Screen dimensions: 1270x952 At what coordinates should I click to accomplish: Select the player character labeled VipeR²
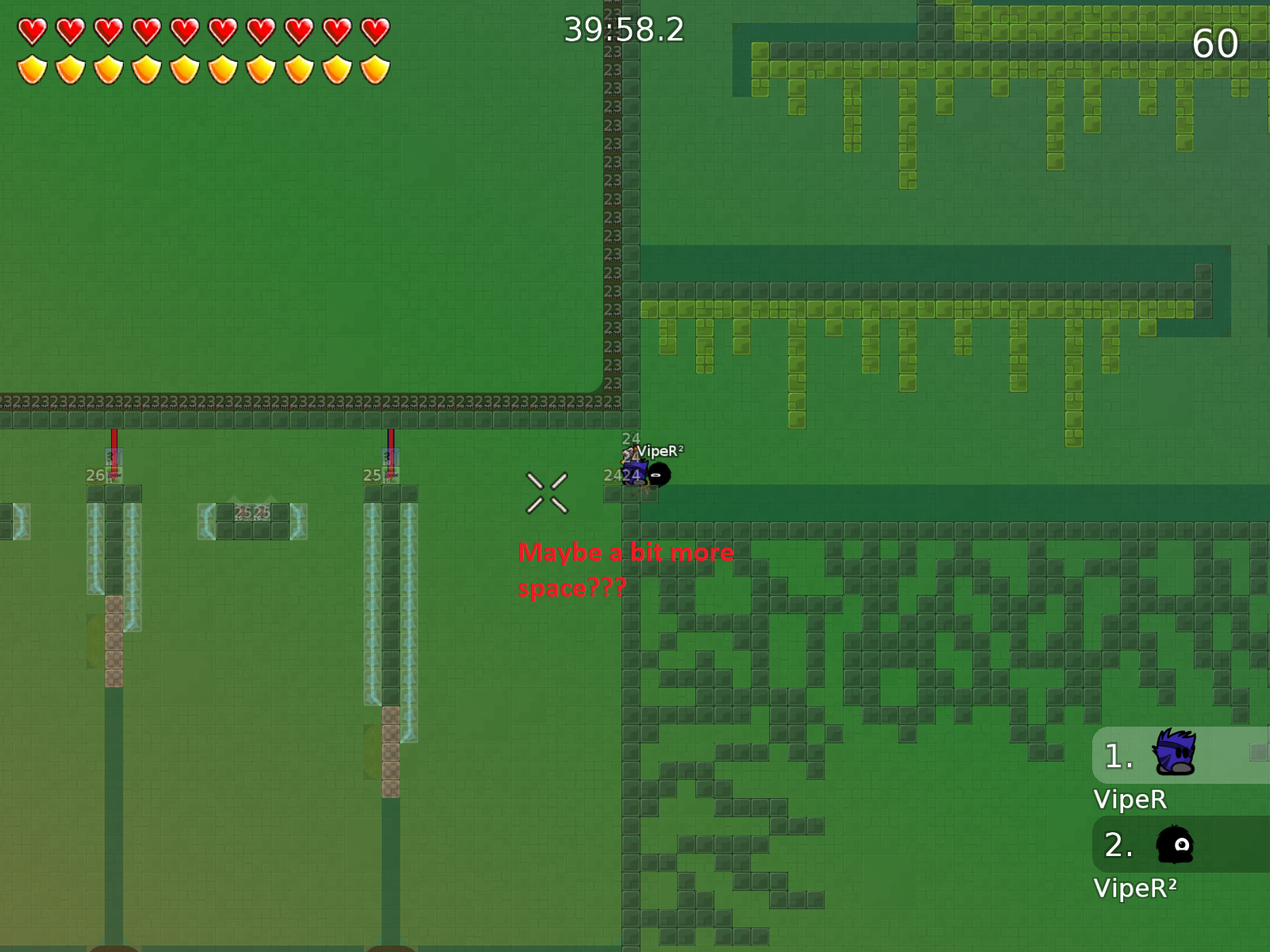[635, 472]
